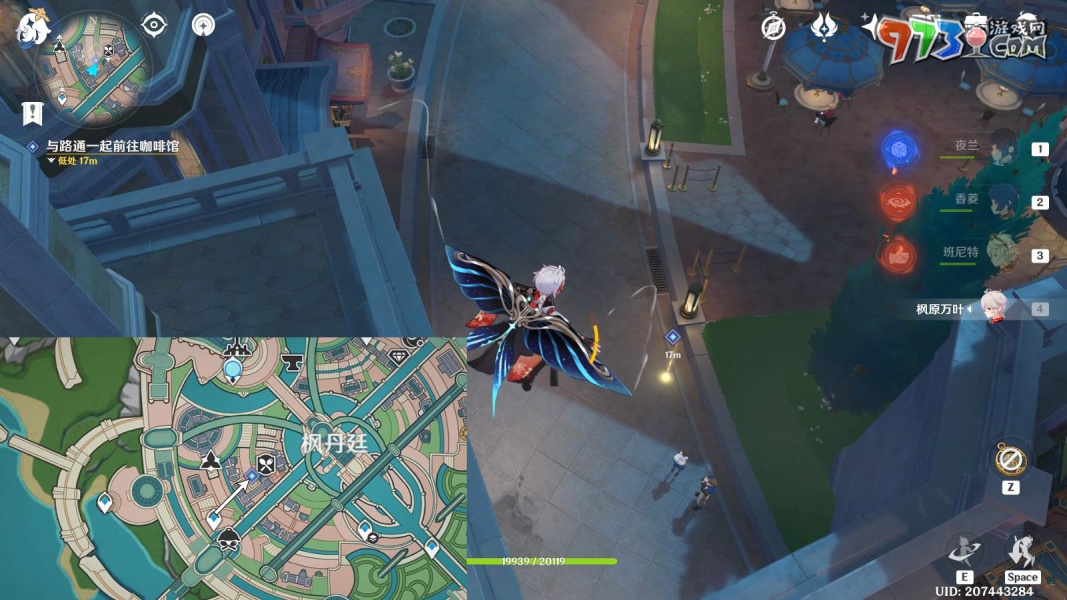This screenshot has height=600, width=1067.
Task: Select the tracked quest 与路通一起前往咖啡馆
Action: coord(112,146)
